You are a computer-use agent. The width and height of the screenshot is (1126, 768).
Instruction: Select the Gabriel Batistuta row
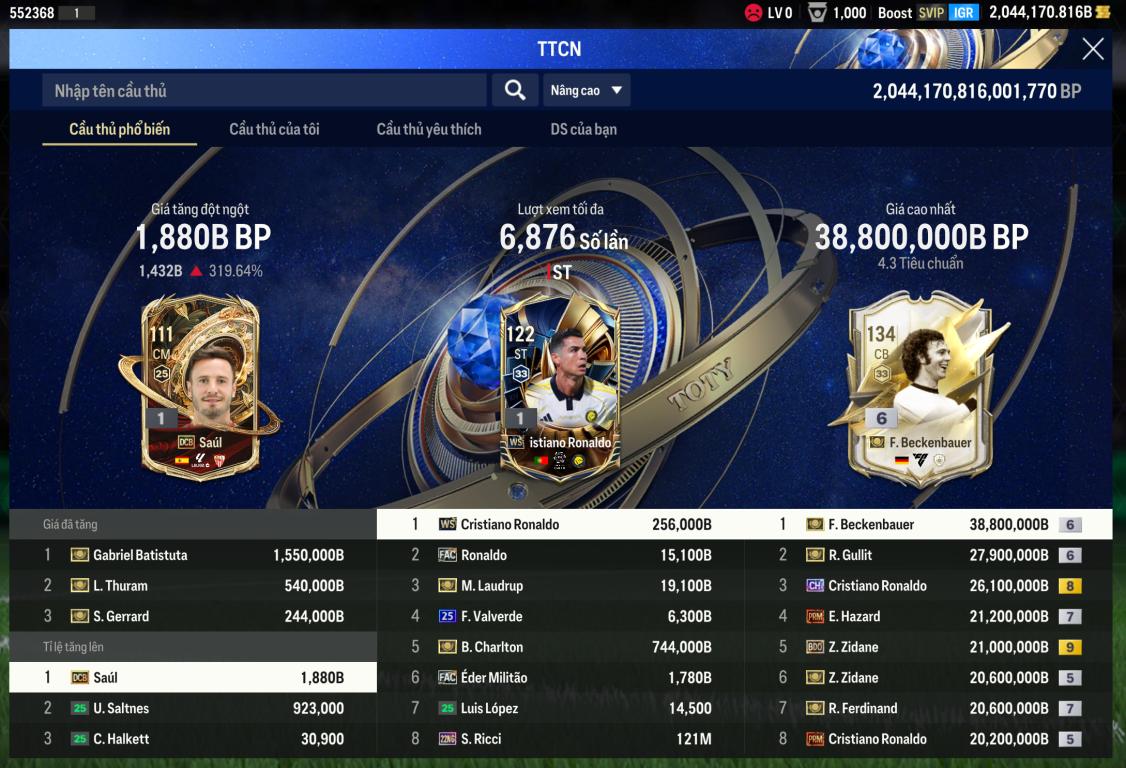193,555
